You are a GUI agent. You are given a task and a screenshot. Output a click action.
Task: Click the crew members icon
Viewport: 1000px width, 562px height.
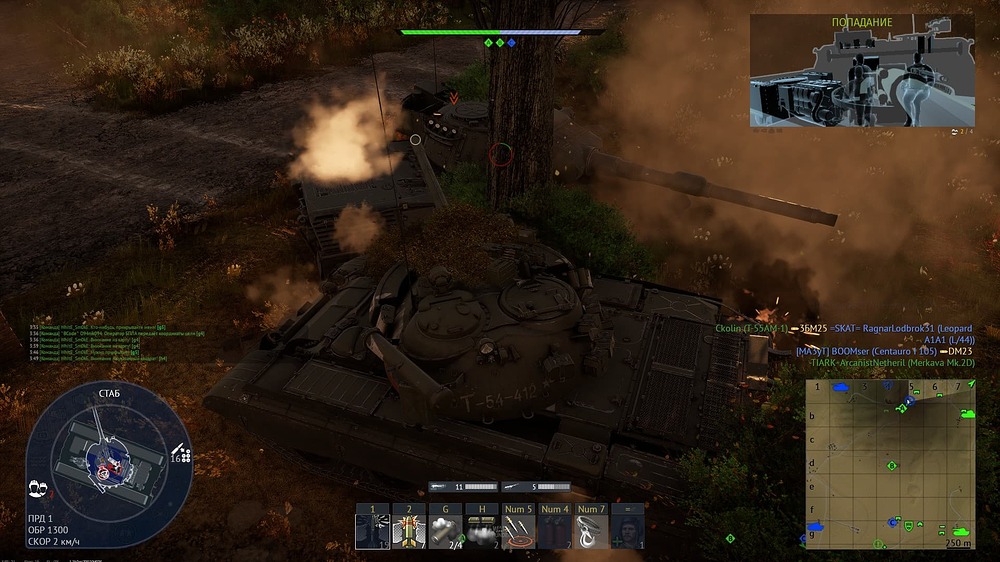tap(40, 487)
